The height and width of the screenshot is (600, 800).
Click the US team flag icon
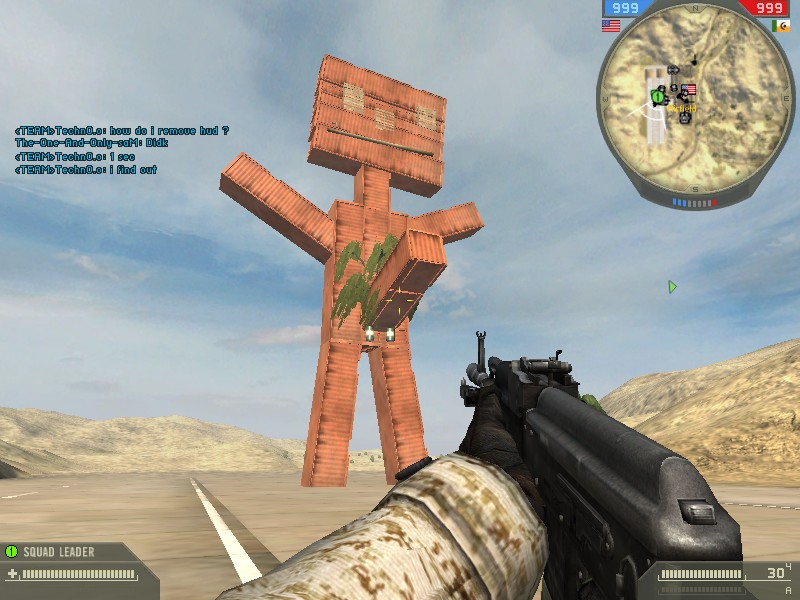610,26
